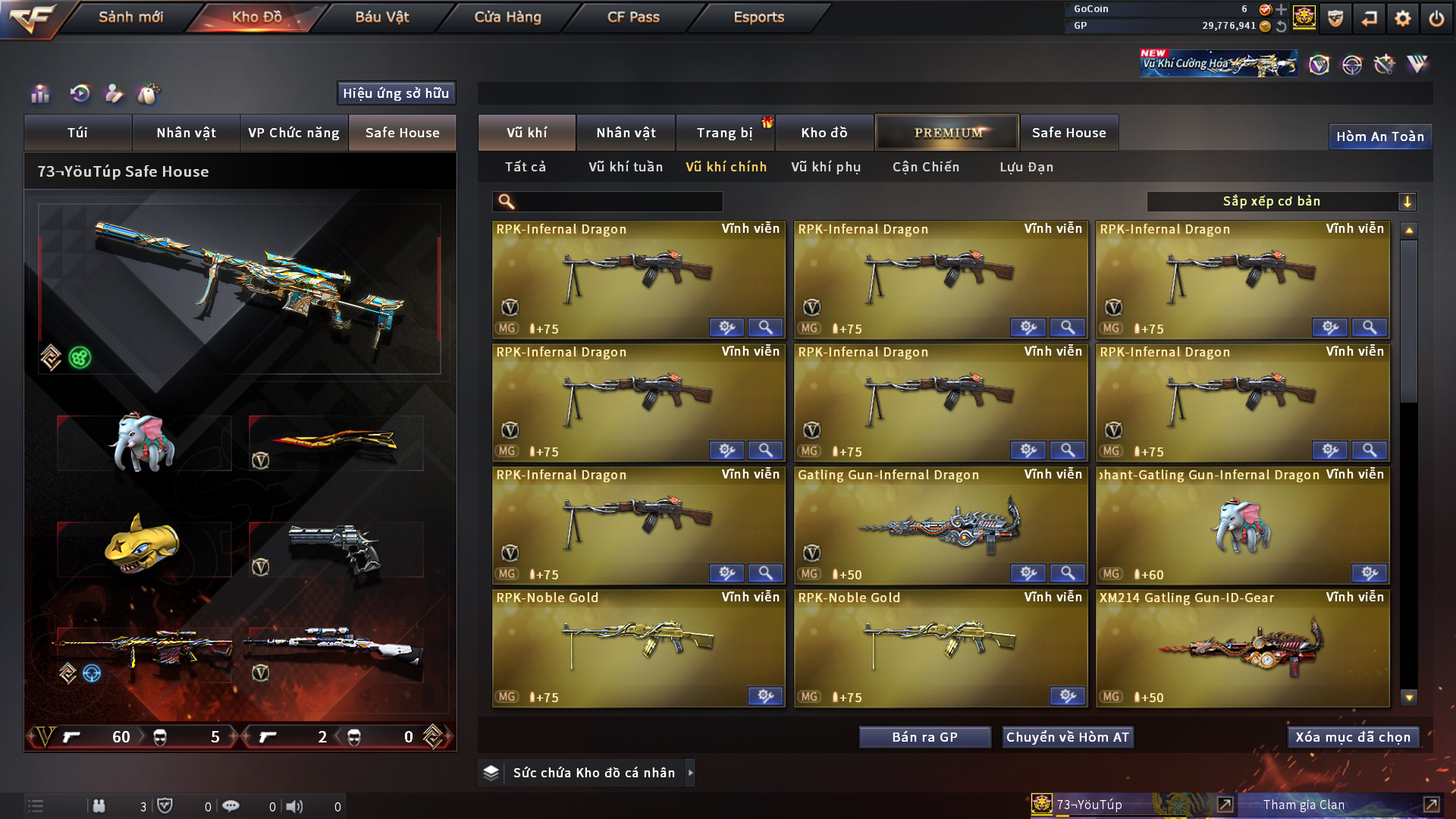Click the Bán ra GP button

924,737
